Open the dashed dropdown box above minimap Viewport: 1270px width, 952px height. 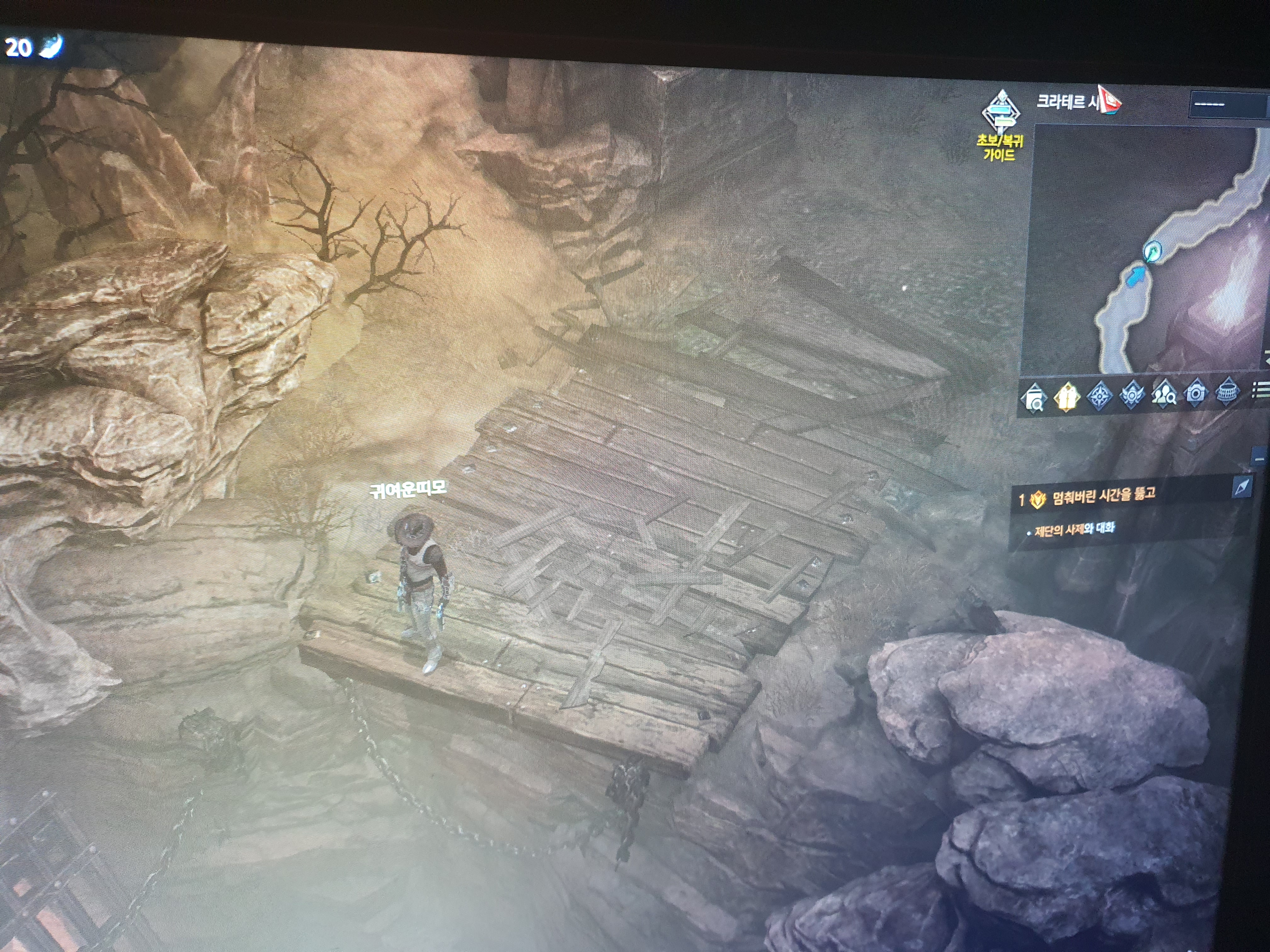tap(1227, 105)
